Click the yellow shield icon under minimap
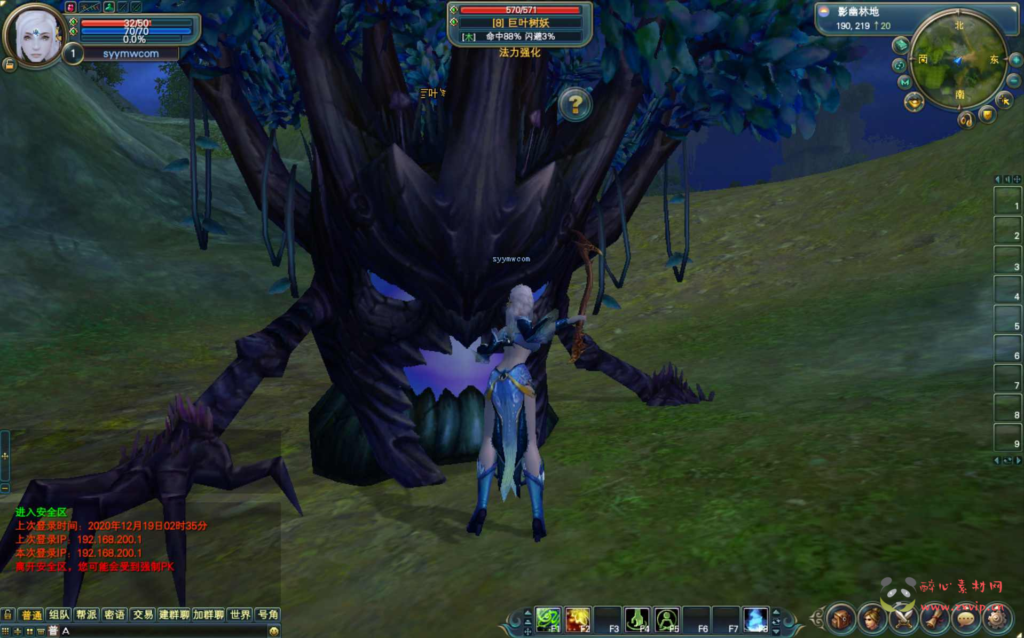The image size is (1024, 638). 986,115
